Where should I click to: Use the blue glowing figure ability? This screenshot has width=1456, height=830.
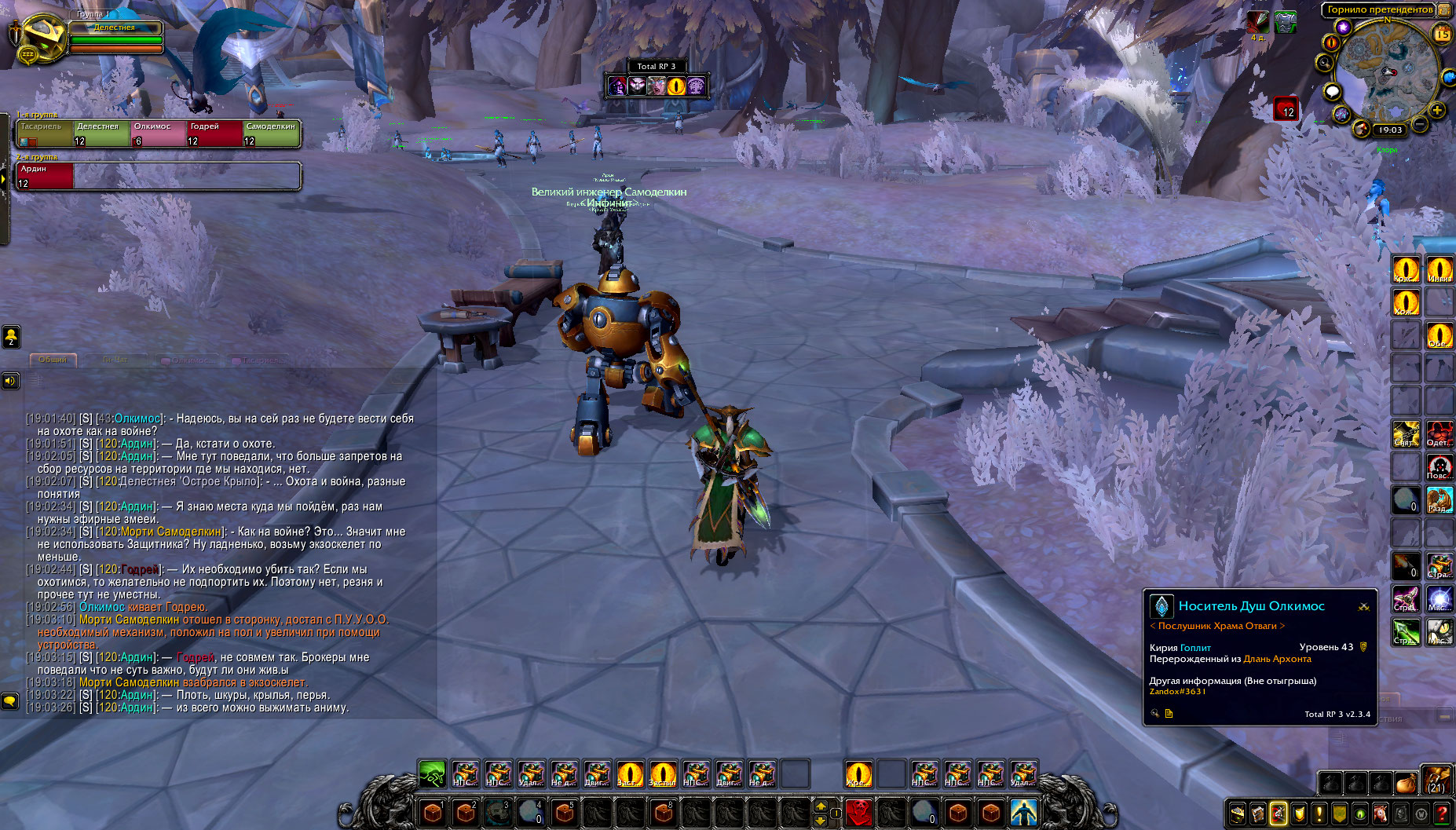1023,811
